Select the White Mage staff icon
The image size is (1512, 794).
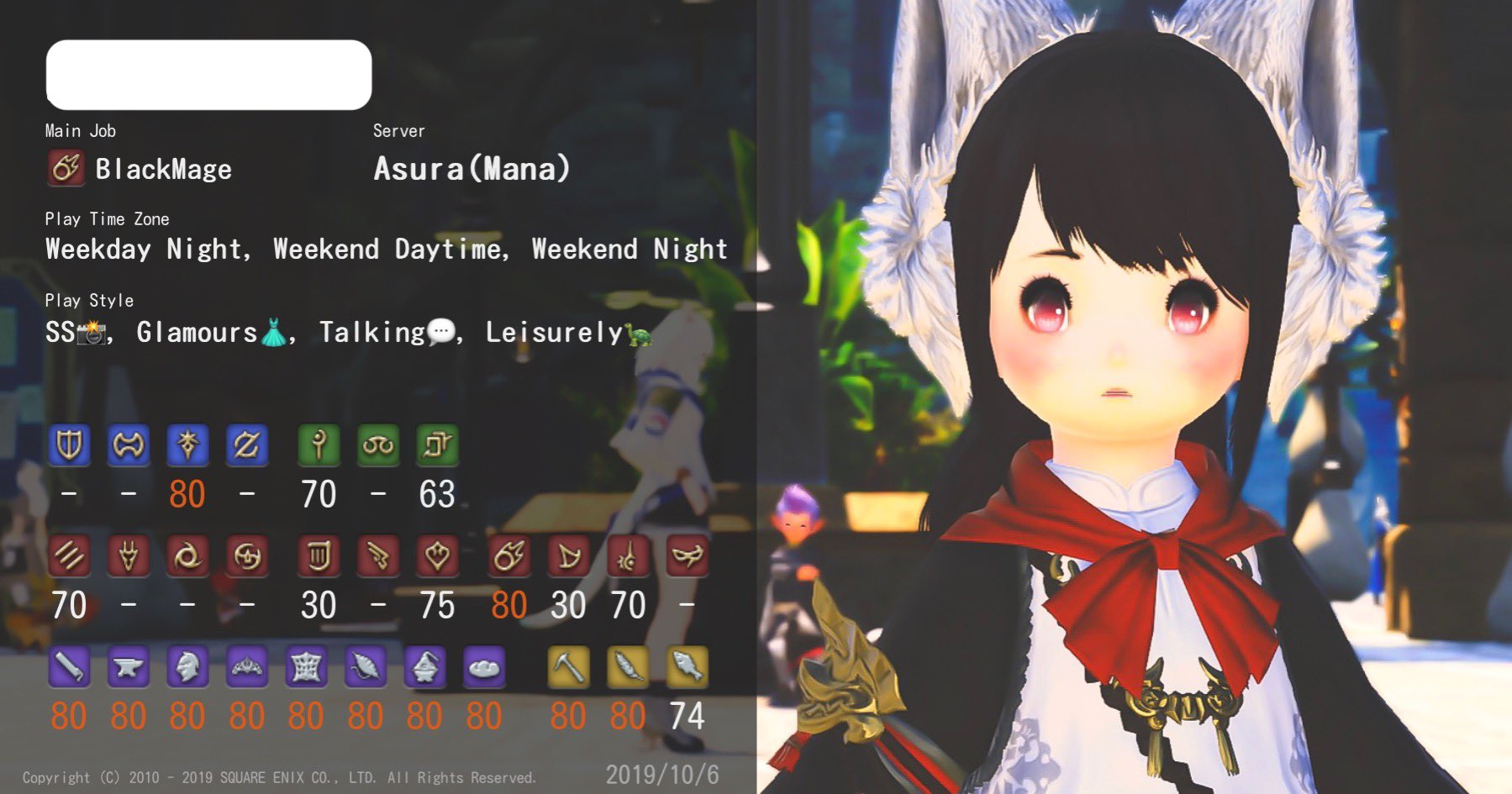[319, 444]
